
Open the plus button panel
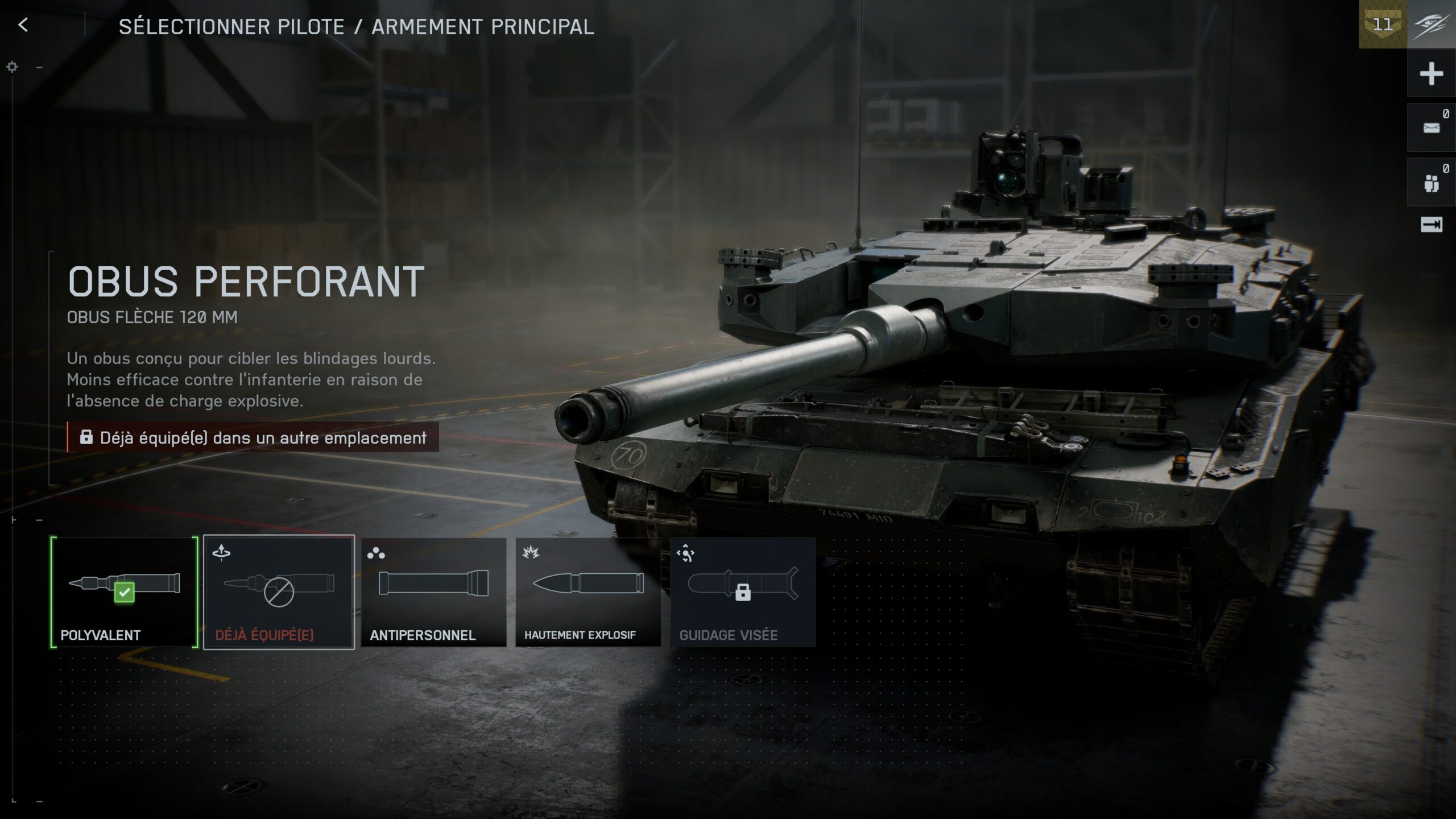click(x=1431, y=74)
